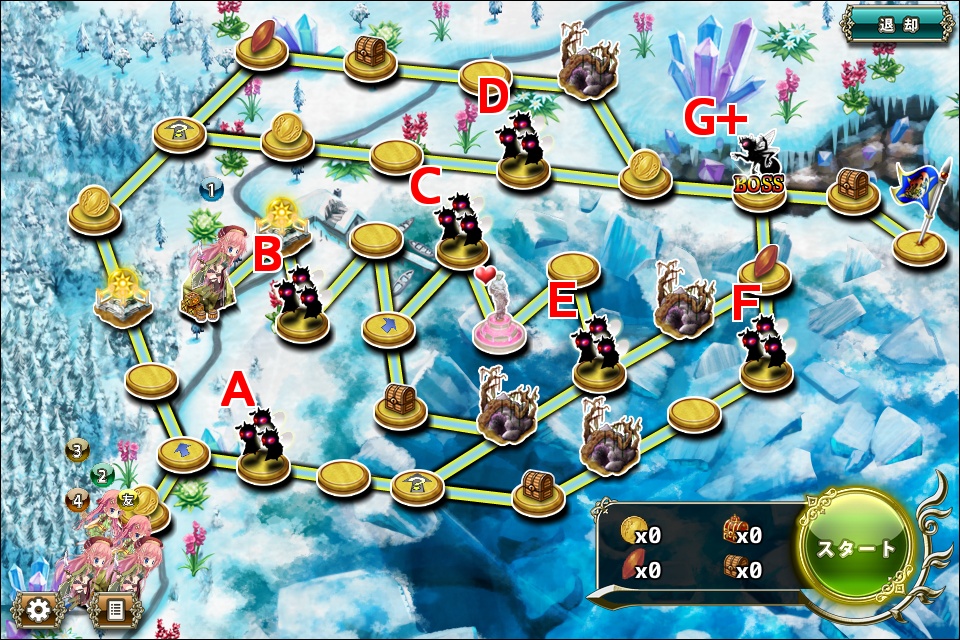Pick enemy node labeled F
The width and height of the screenshot is (960, 640).
[767, 355]
